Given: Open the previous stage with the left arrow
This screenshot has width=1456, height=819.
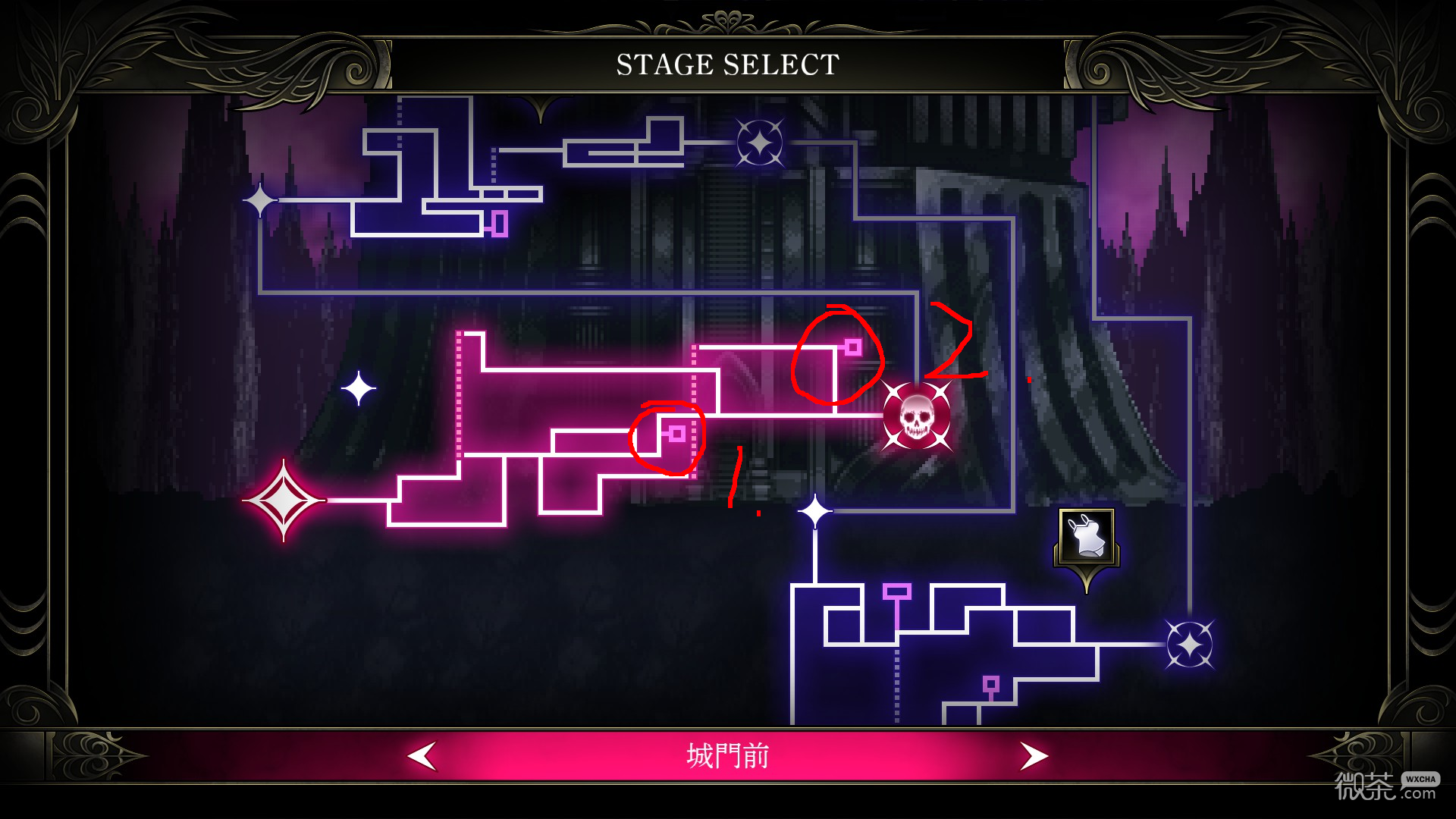Looking at the screenshot, I should tap(422, 755).
